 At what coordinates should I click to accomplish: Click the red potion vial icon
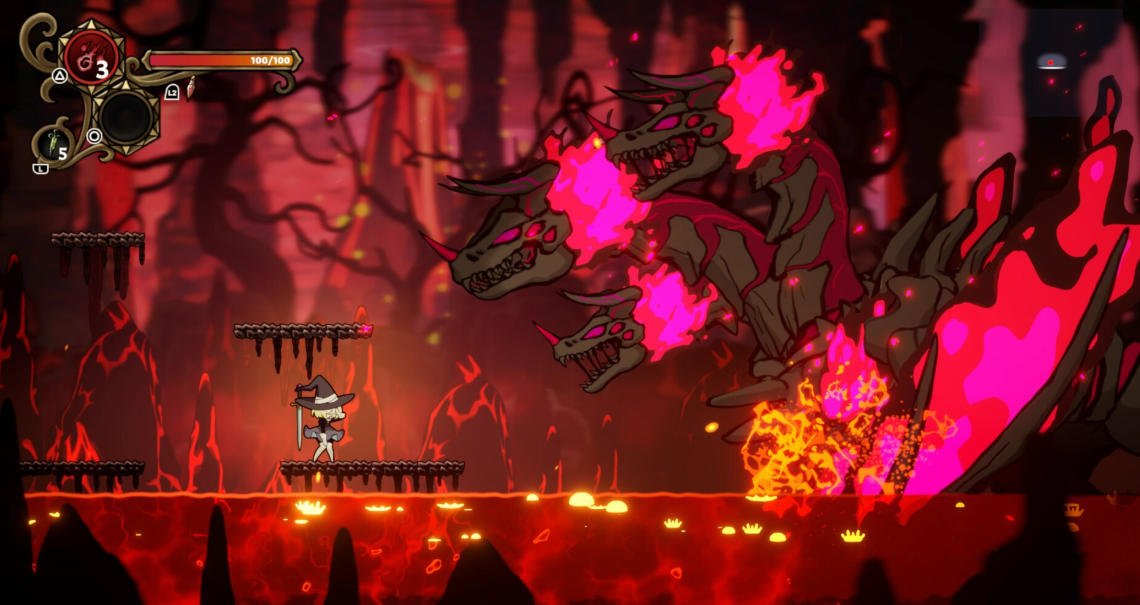click(190, 89)
